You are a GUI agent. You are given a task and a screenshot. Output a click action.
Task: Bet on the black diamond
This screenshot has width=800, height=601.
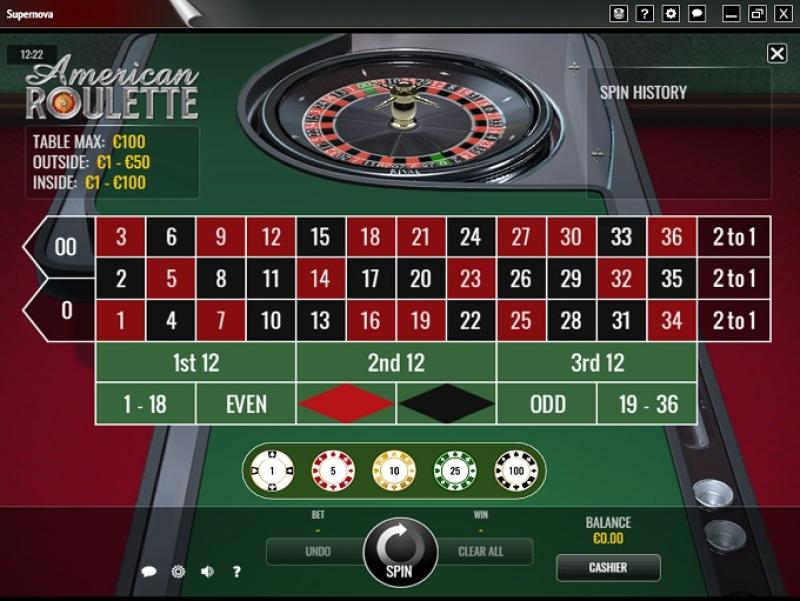(x=446, y=404)
